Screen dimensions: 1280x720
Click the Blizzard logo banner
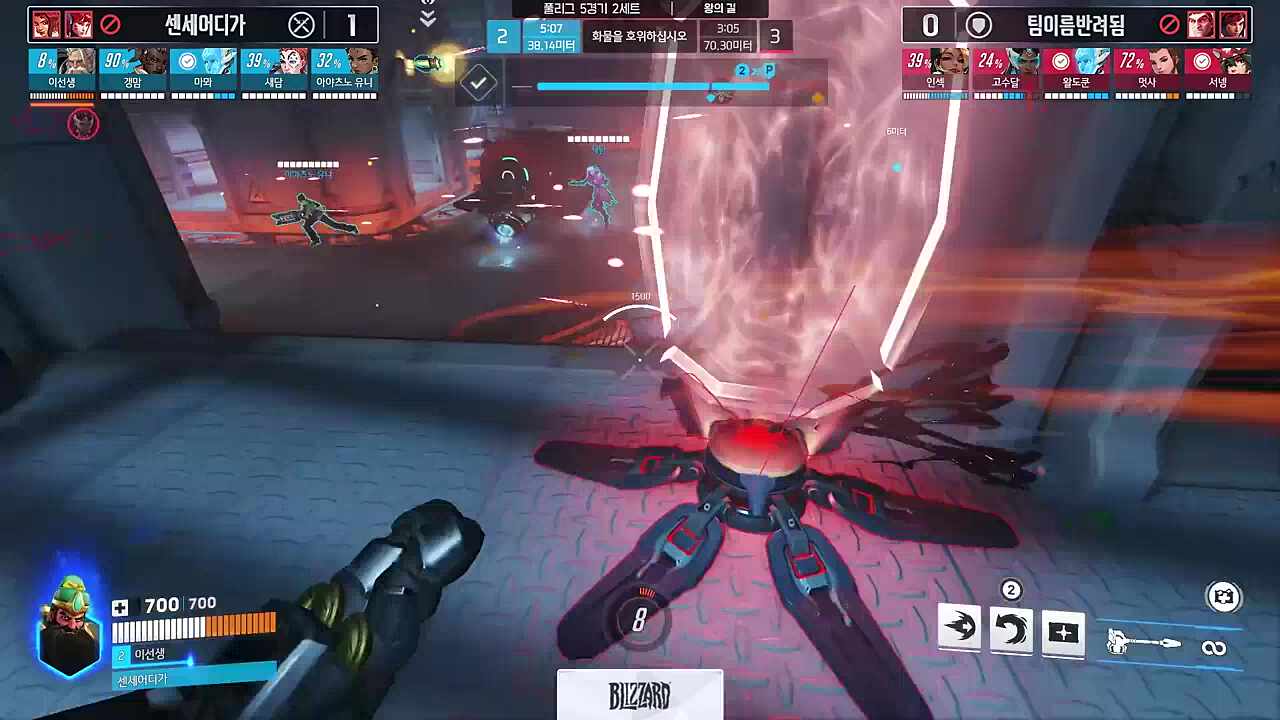coord(639,695)
